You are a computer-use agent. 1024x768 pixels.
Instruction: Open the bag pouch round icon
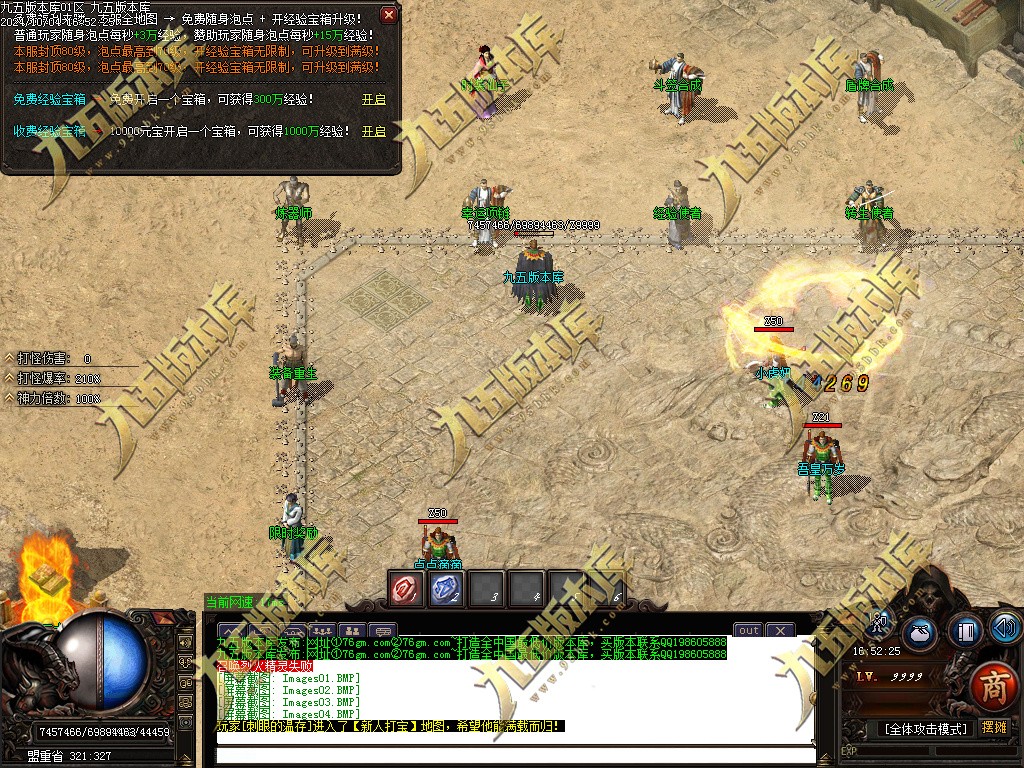(x=921, y=633)
